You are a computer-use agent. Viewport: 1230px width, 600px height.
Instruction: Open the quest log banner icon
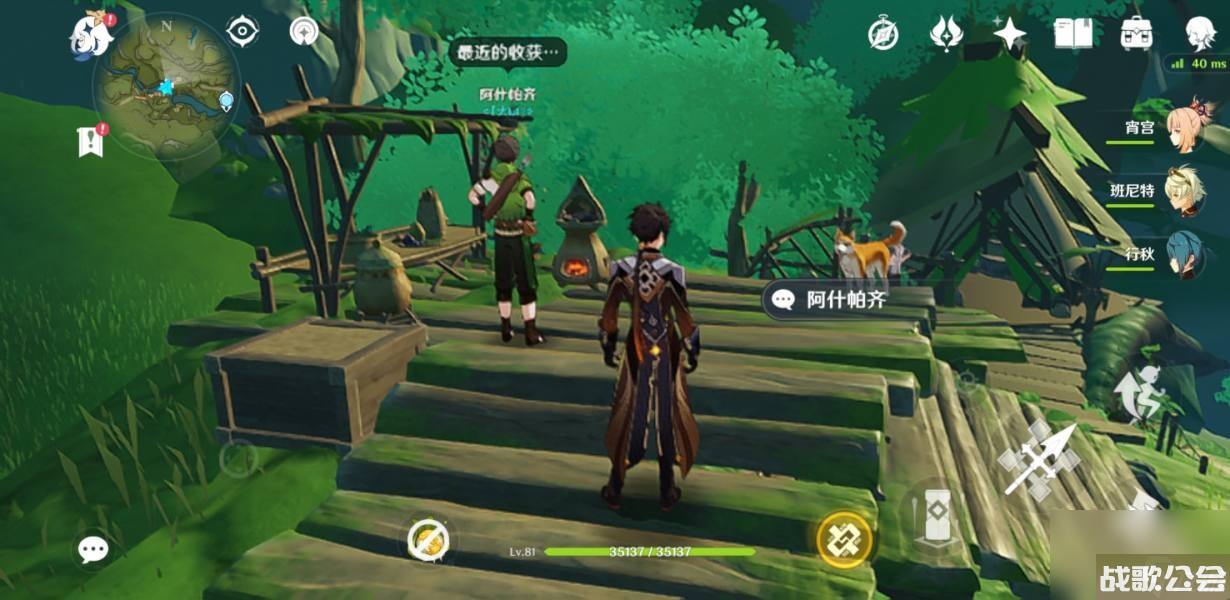click(x=91, y=141)
